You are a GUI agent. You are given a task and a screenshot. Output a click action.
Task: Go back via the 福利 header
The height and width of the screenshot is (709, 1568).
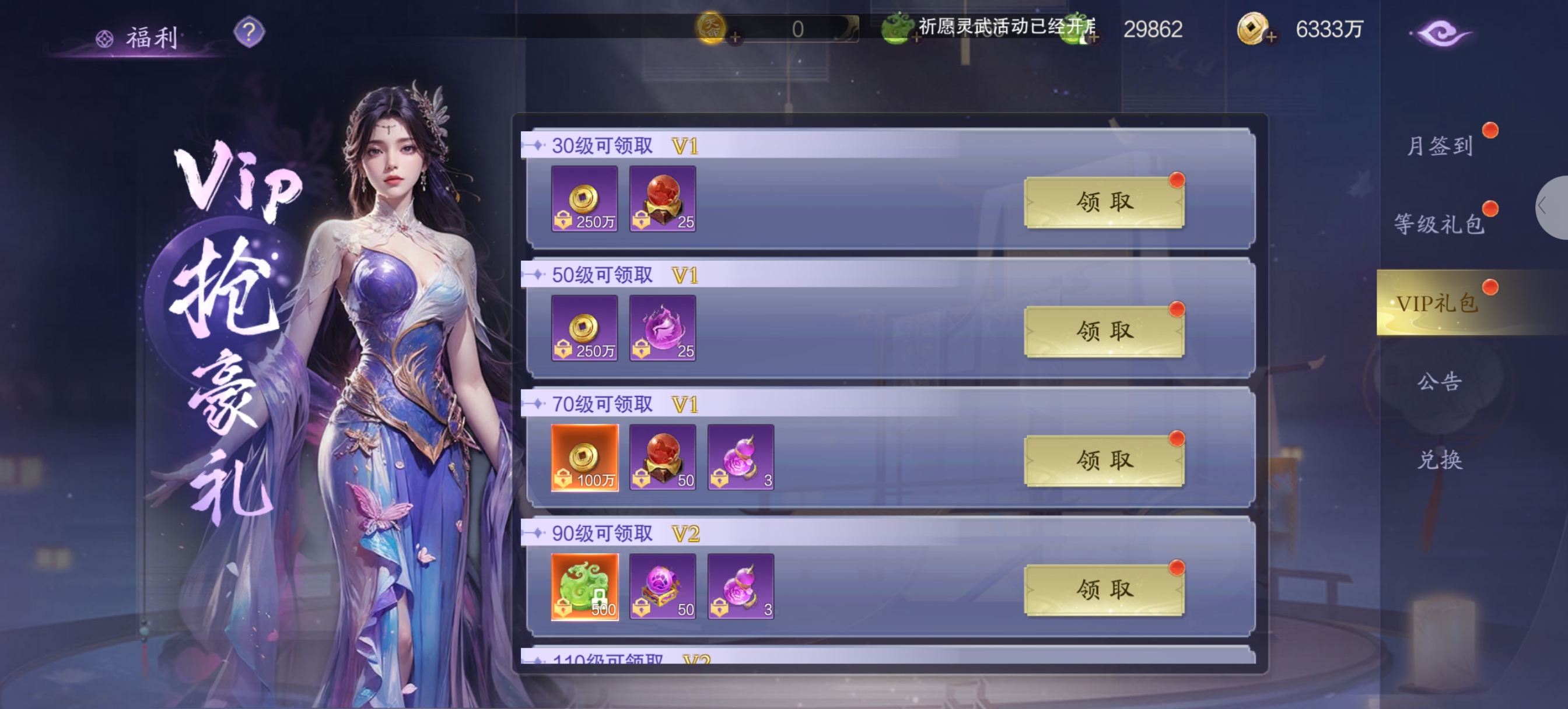click(139, 38)
